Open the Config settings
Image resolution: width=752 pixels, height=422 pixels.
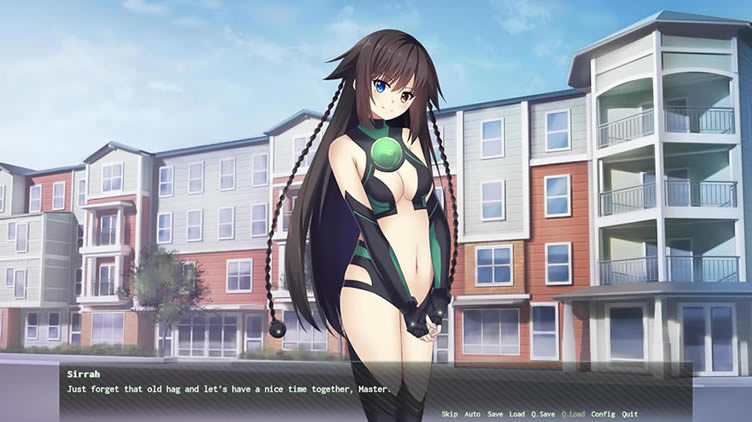pos(603,414)
